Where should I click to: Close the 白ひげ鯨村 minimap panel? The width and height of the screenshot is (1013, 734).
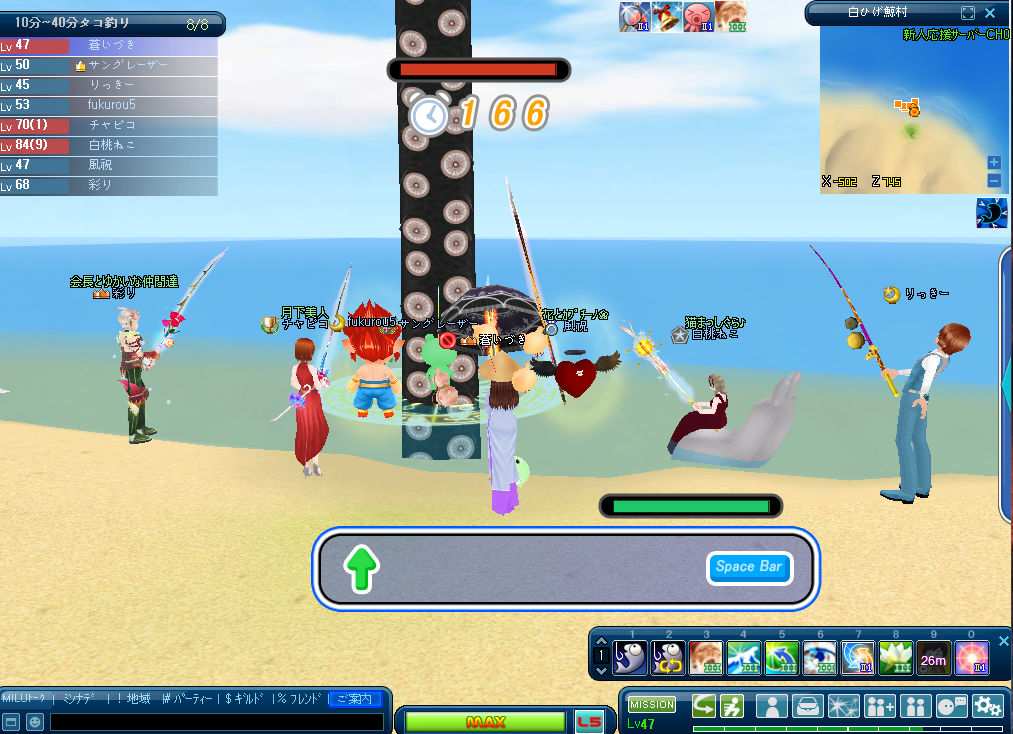[990, 13]
